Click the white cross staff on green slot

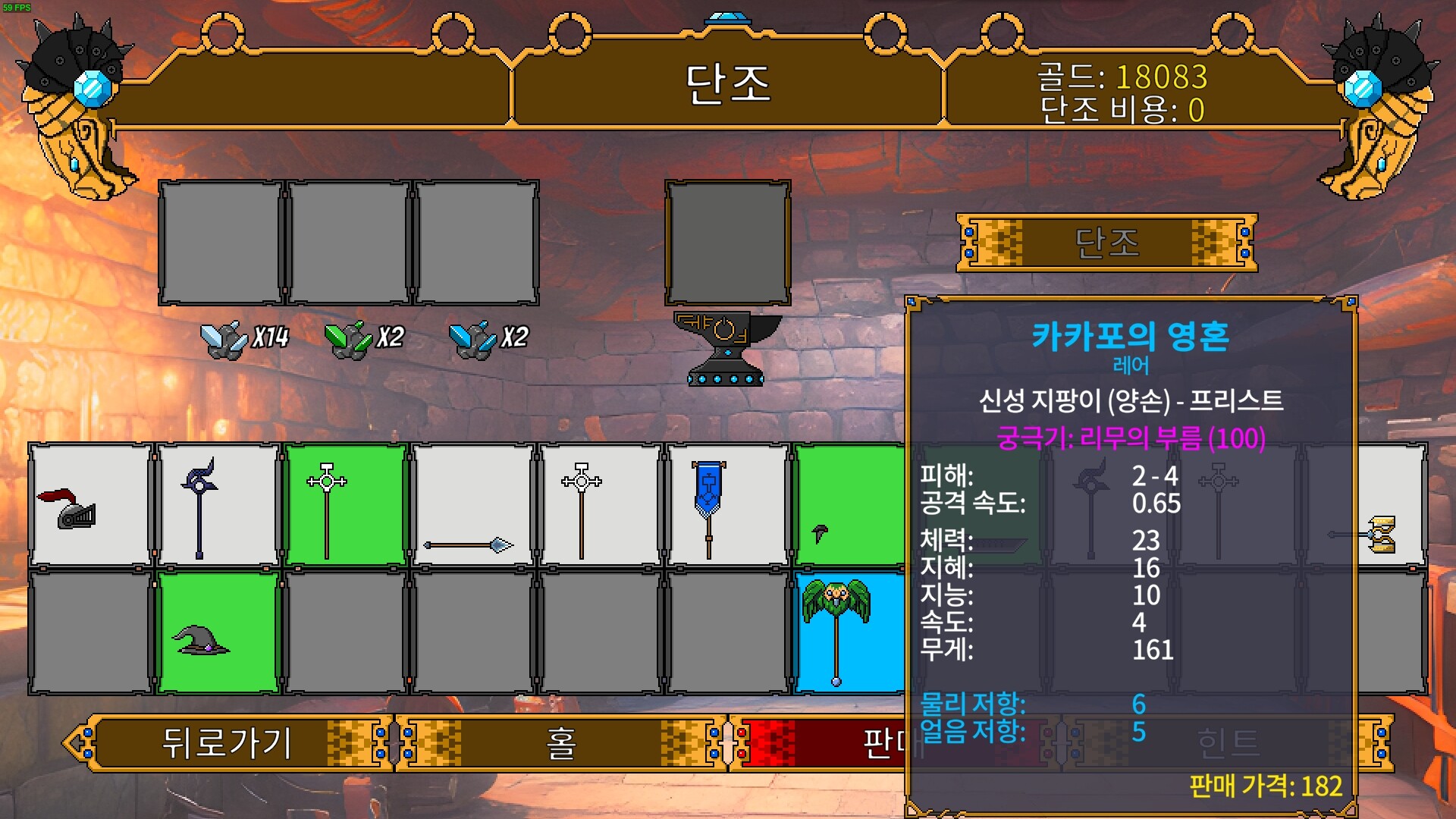[x=345, y=504]
